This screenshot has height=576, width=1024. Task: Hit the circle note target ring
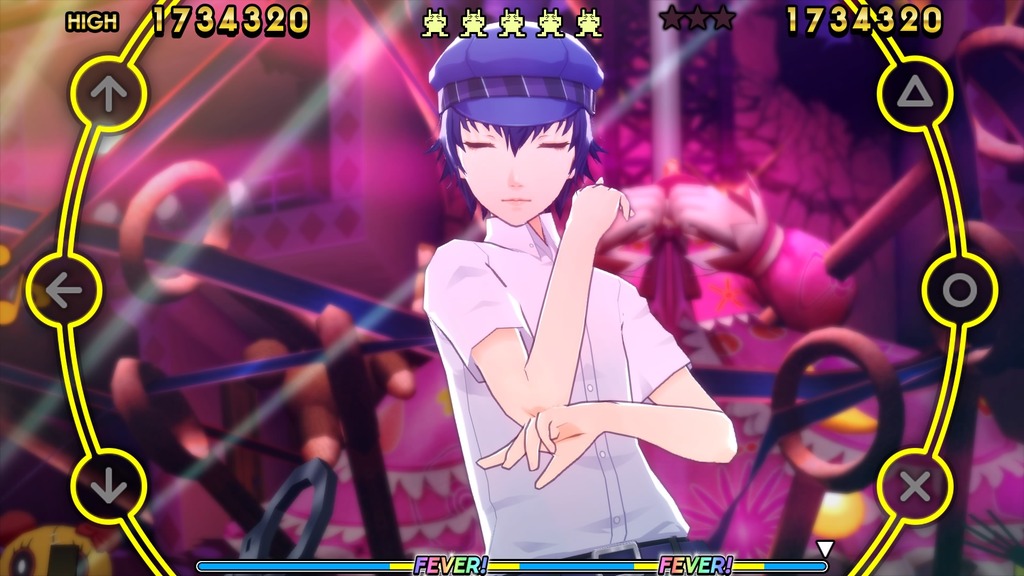[x=959, y=291]
